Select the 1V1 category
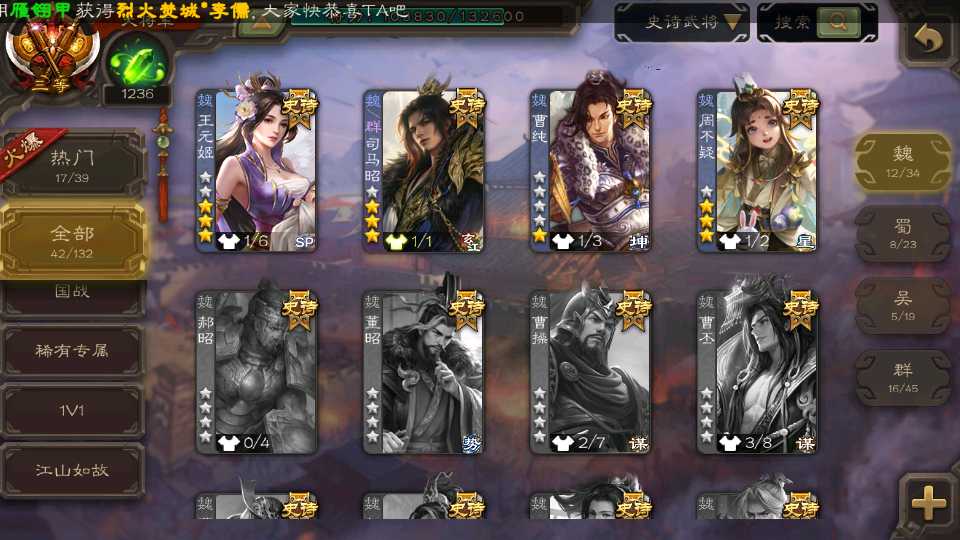960x540 pixels. (x=72, y=410)
